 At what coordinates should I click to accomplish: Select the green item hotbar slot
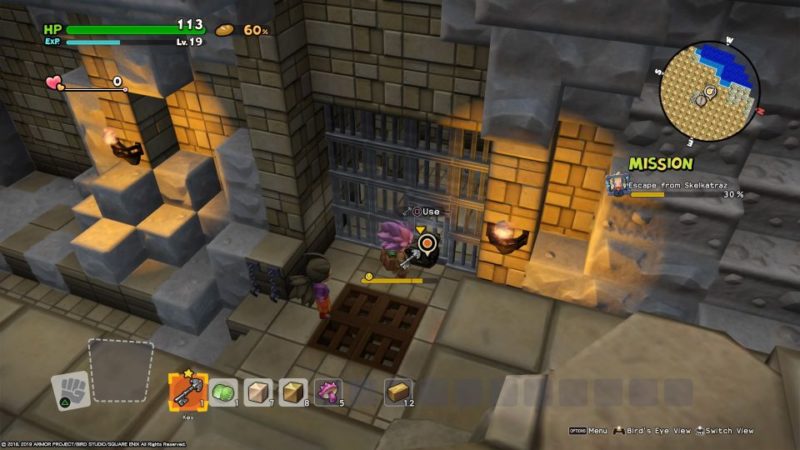224,392
